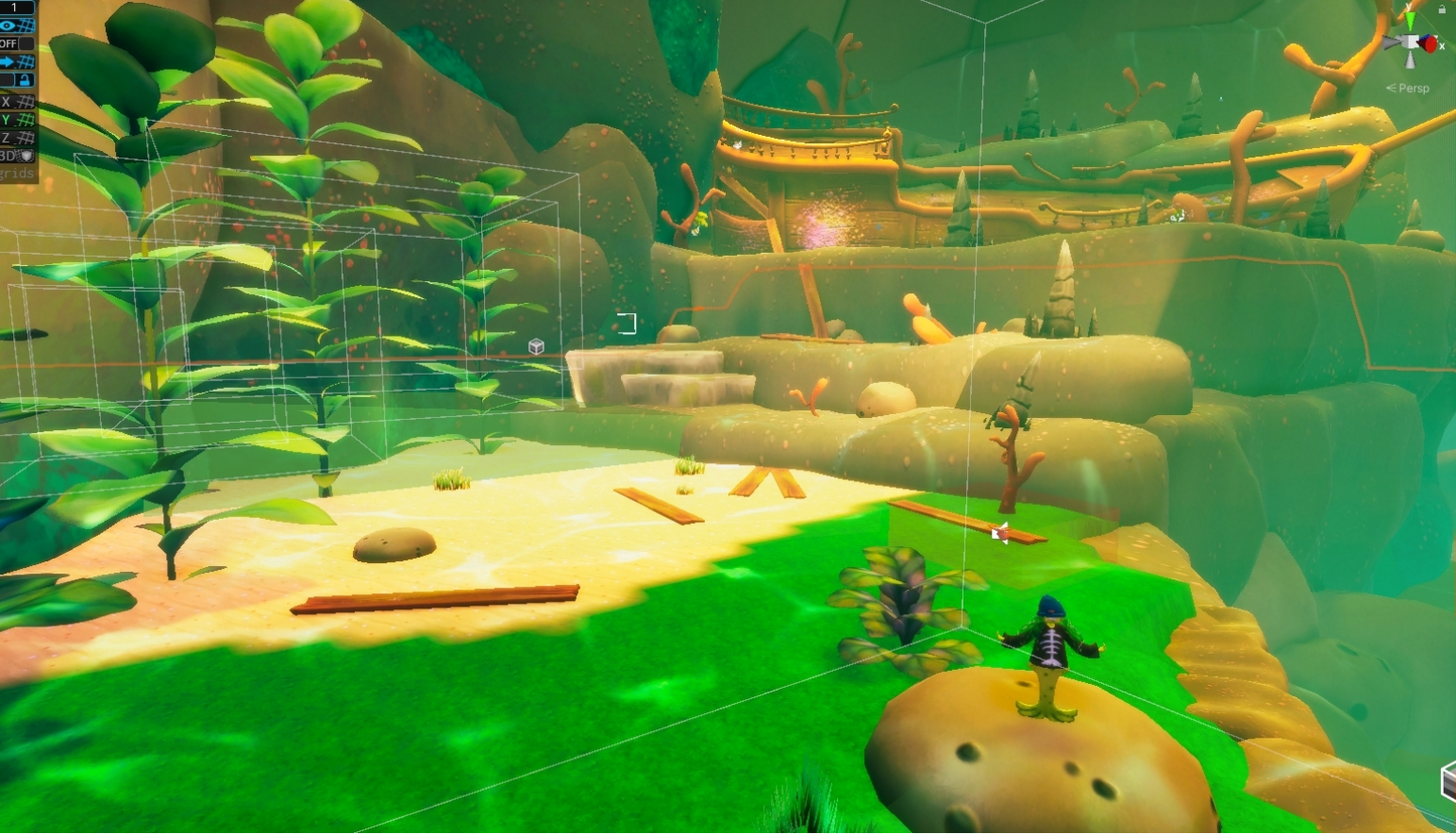Click the center cube of orientation gizmo

click(1411, 43)
